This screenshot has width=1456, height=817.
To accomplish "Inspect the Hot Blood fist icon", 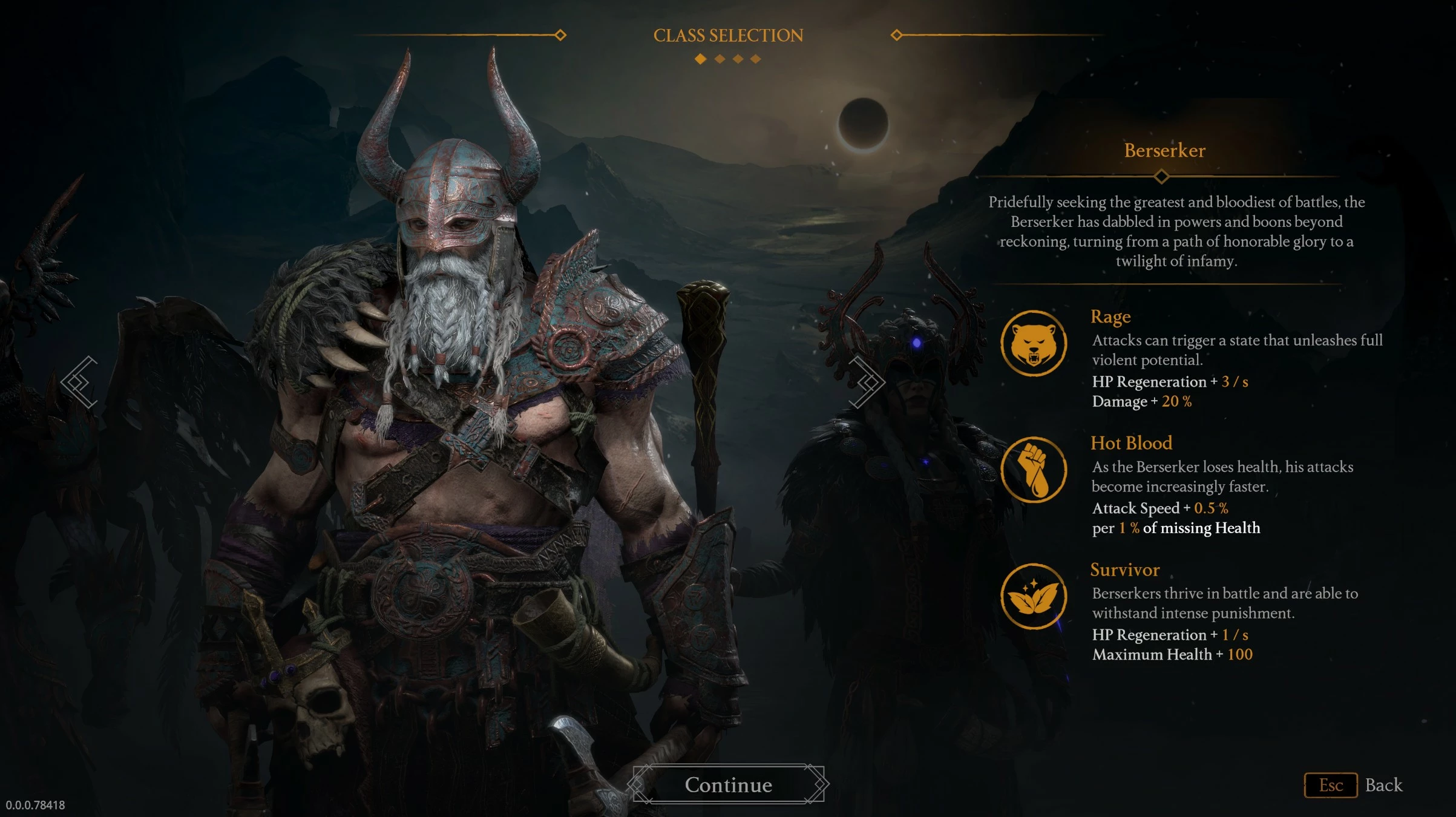I will click(1033, 470).
